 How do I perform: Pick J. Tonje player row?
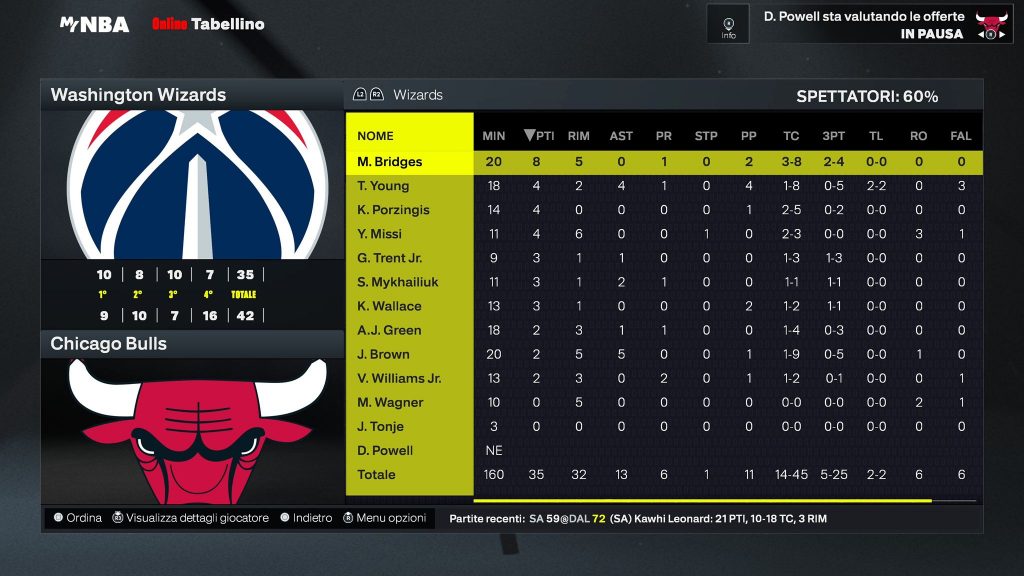[x=382, y=426]
